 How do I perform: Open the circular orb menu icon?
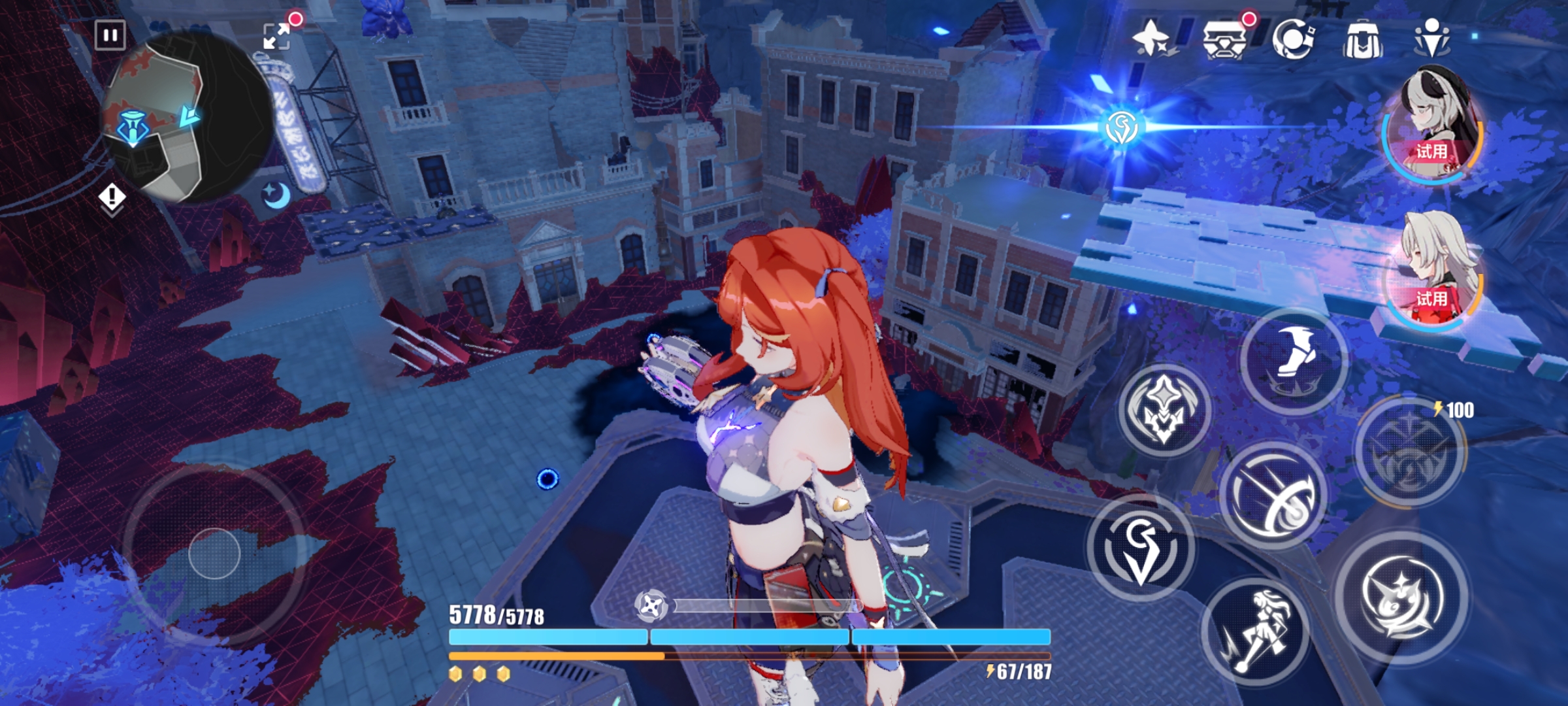[1294, 39]
